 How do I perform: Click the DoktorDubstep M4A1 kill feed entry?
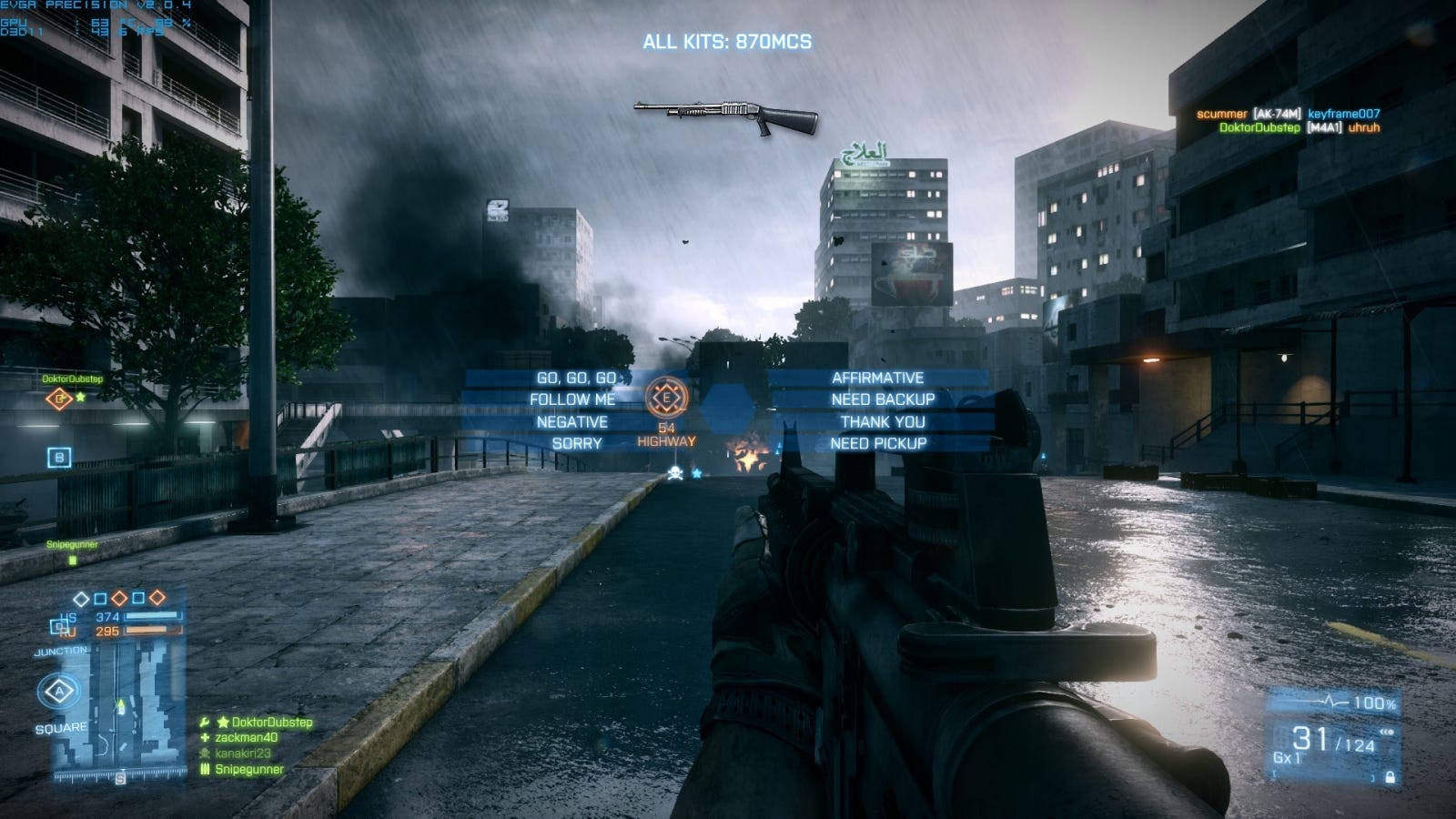tap(1299, 127)
